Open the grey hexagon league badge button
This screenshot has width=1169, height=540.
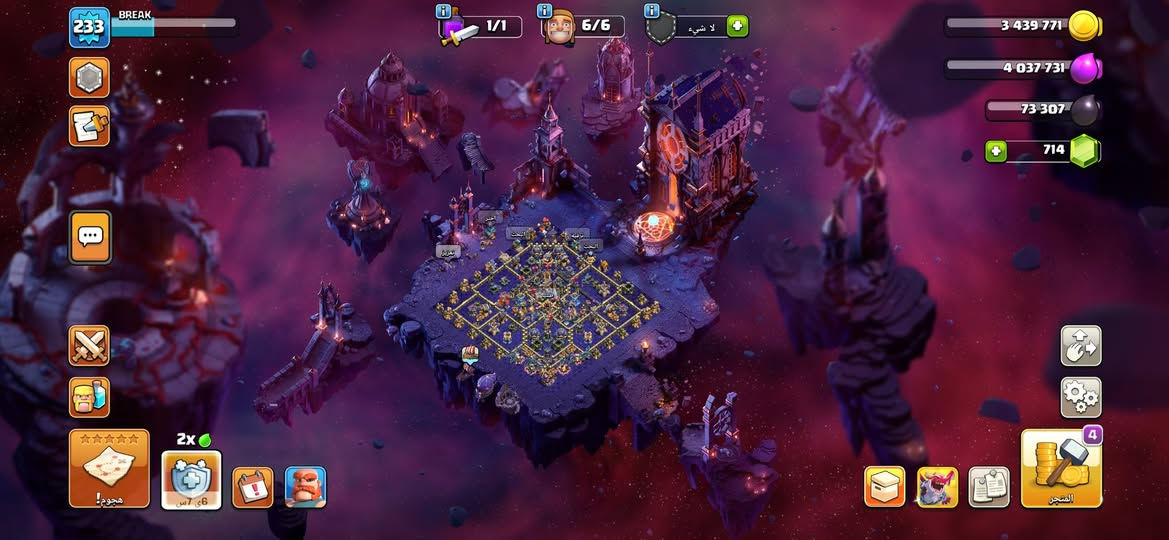pos(89,77)
